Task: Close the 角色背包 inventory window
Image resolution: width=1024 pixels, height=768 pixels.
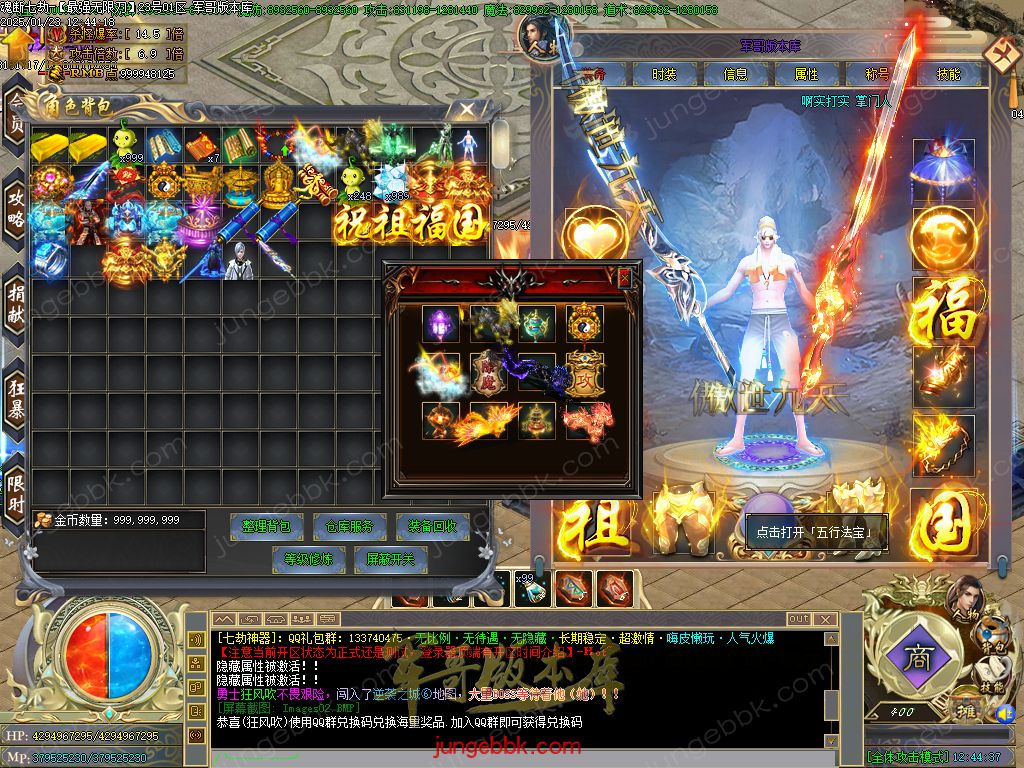Action: point(467,108)
